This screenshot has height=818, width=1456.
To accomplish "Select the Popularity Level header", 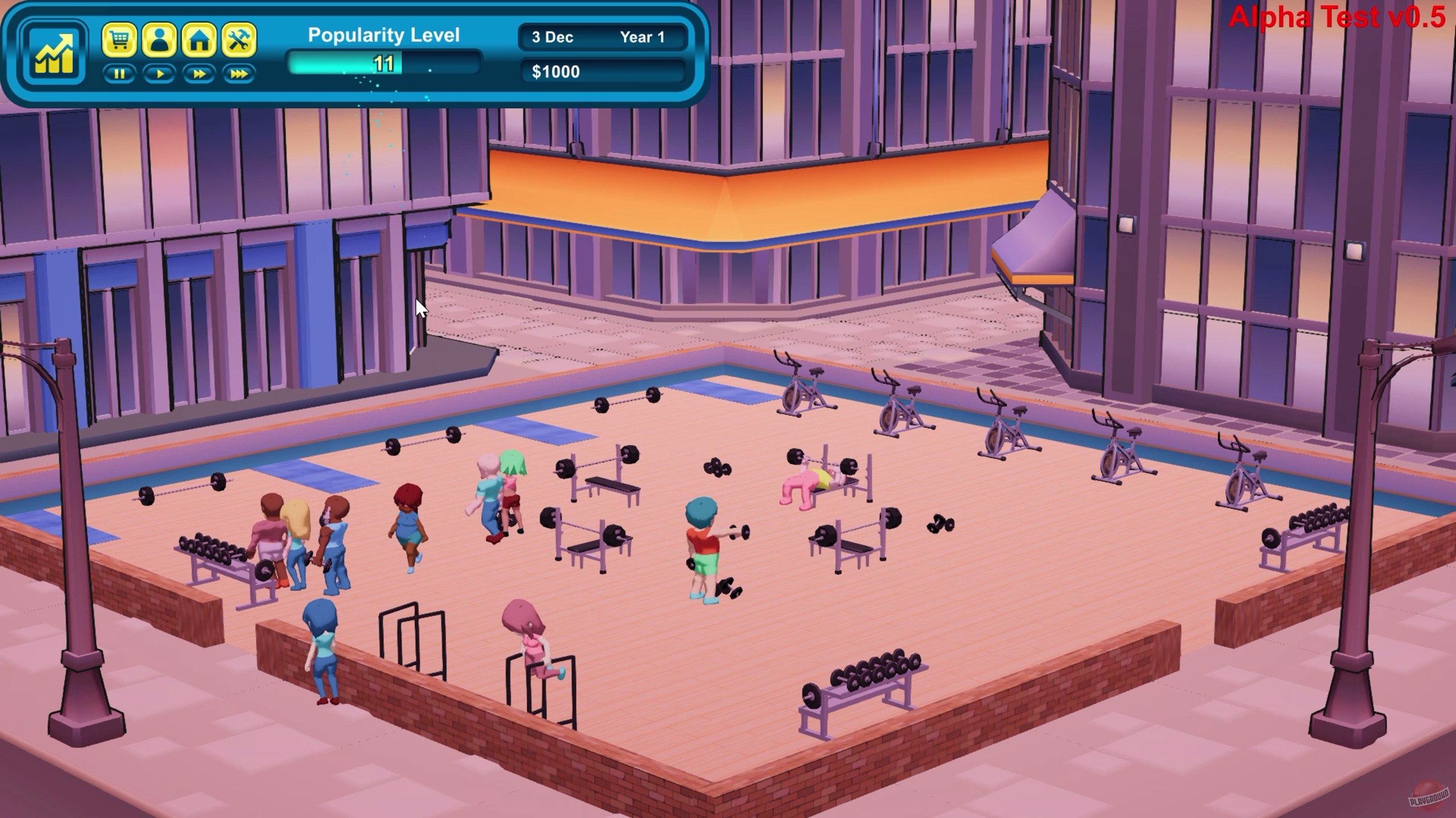I will point(383,35).
